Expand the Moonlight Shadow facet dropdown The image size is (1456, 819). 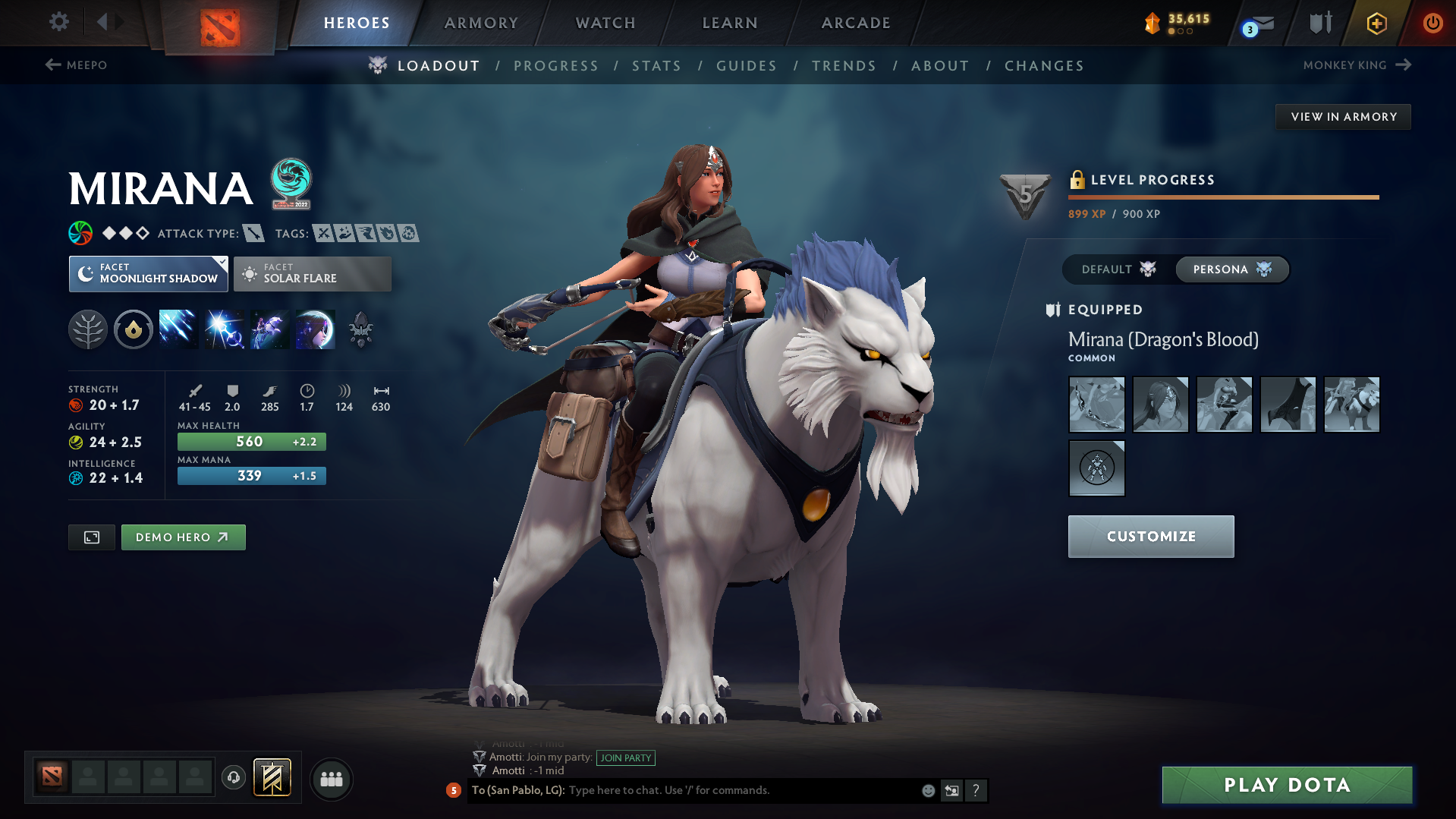click(221, 263)
